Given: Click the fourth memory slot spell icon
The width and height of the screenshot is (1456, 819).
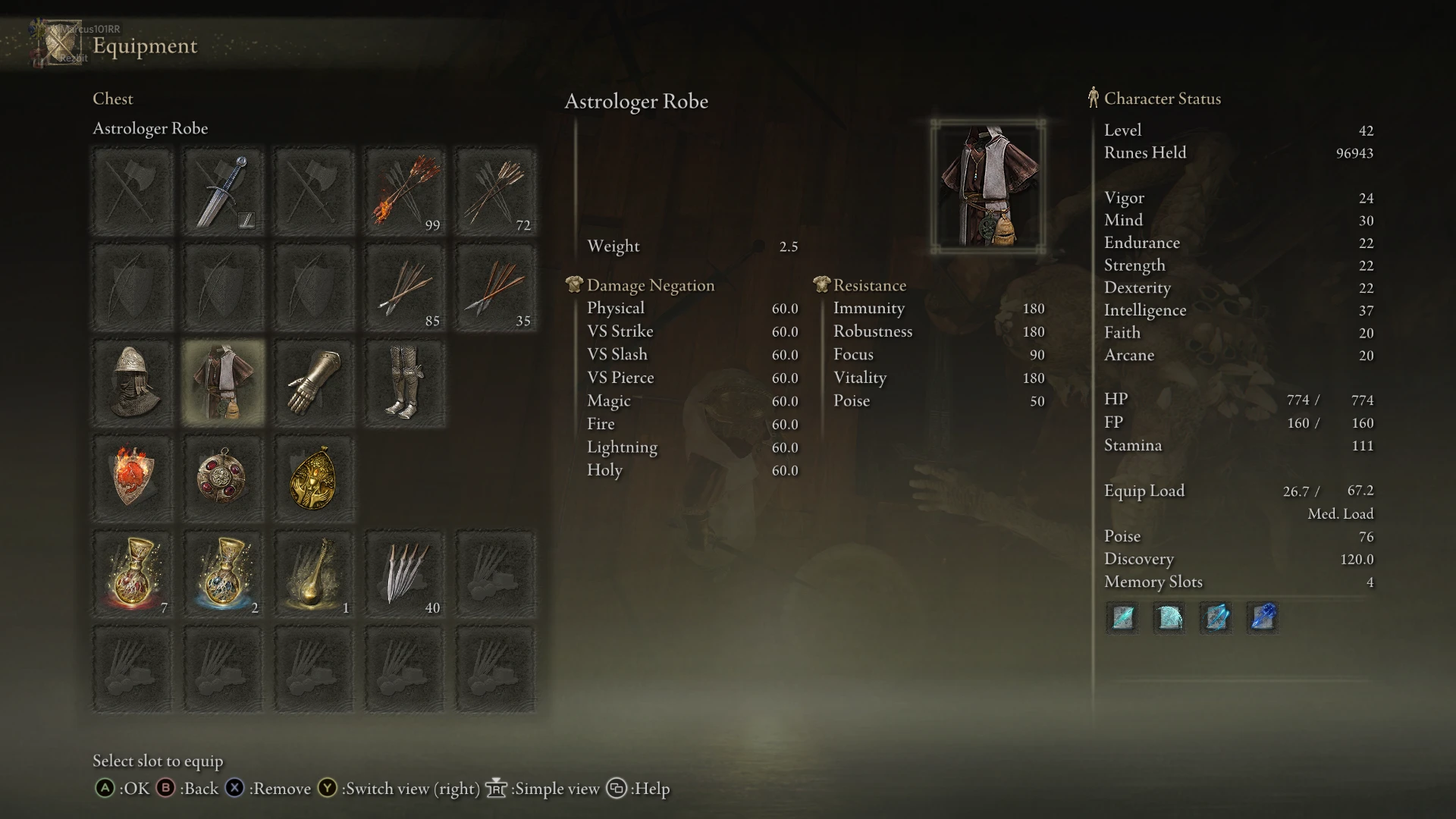Looking at the screenshot, I should pos(1263,617).
